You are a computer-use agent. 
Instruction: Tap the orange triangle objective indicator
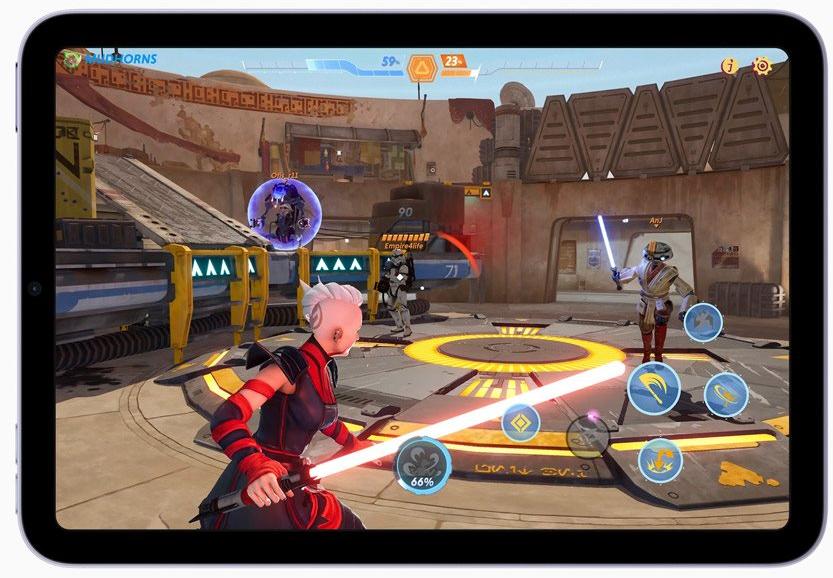pyautogui.click(x=420, y=67)
